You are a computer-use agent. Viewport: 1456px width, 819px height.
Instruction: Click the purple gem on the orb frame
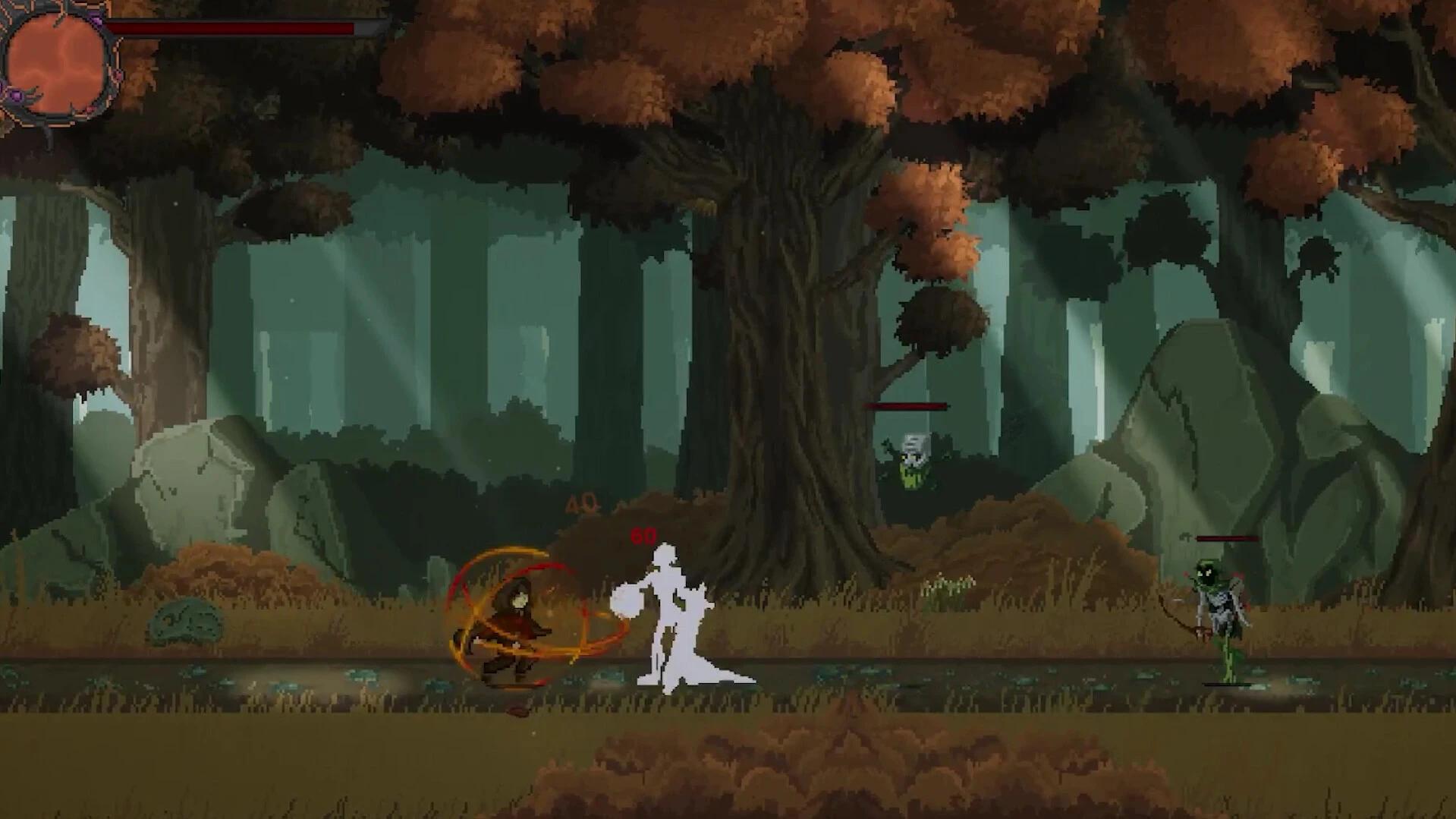16,93
